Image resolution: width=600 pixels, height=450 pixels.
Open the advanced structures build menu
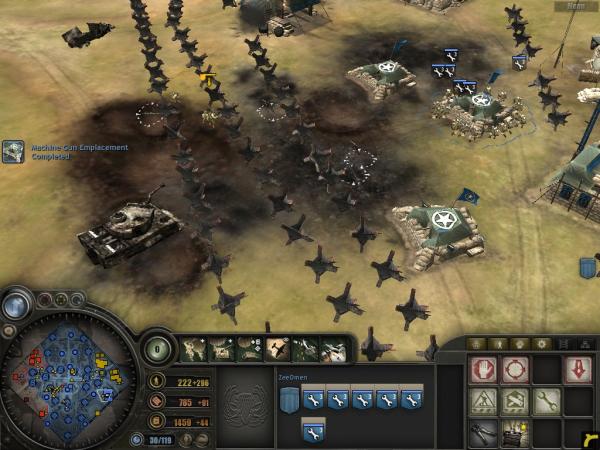[515, 402]
